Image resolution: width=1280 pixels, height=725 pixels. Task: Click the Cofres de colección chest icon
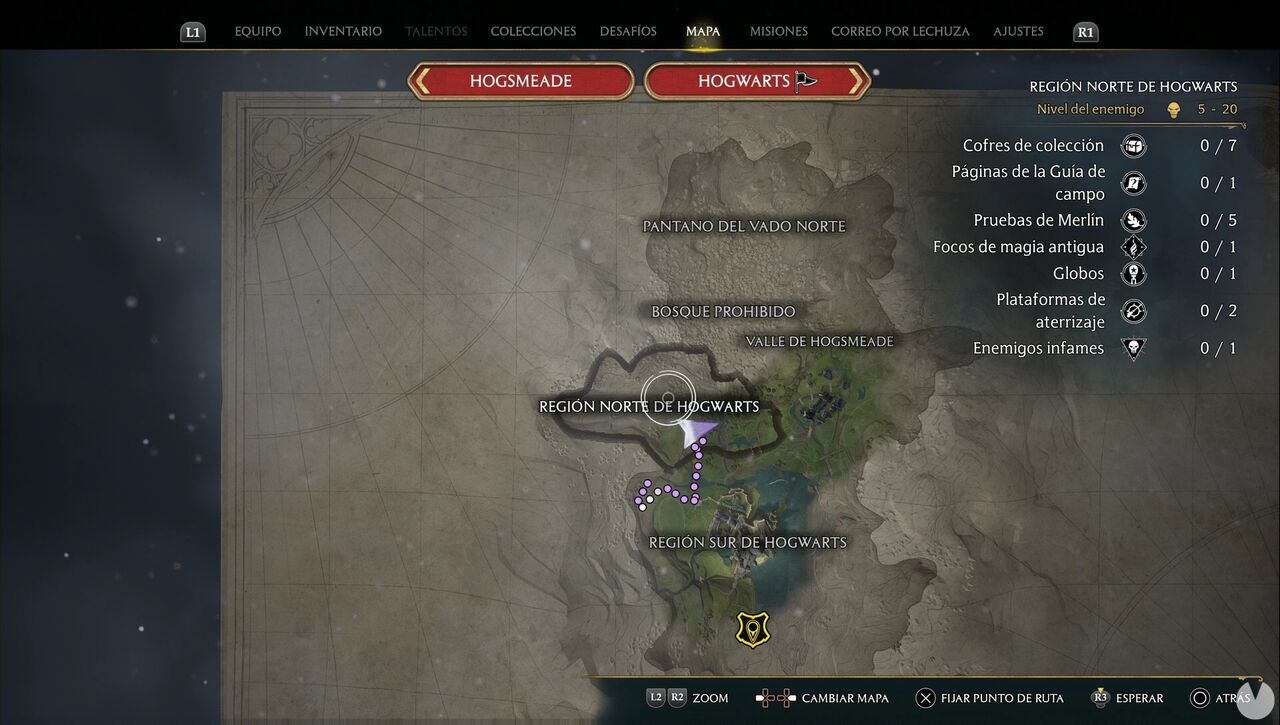coord(1133,145)
